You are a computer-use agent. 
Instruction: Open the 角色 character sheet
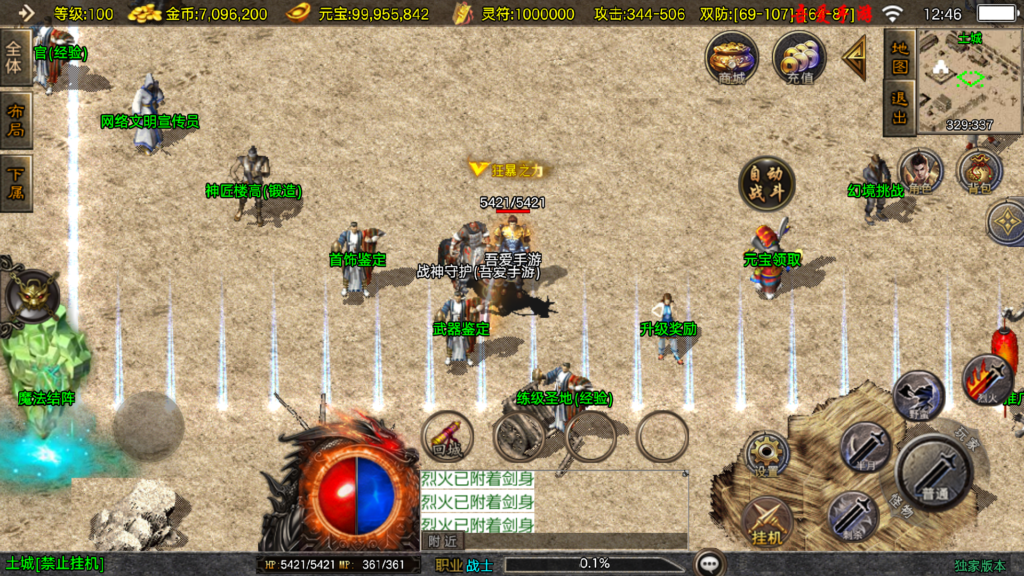click(920, 170)
